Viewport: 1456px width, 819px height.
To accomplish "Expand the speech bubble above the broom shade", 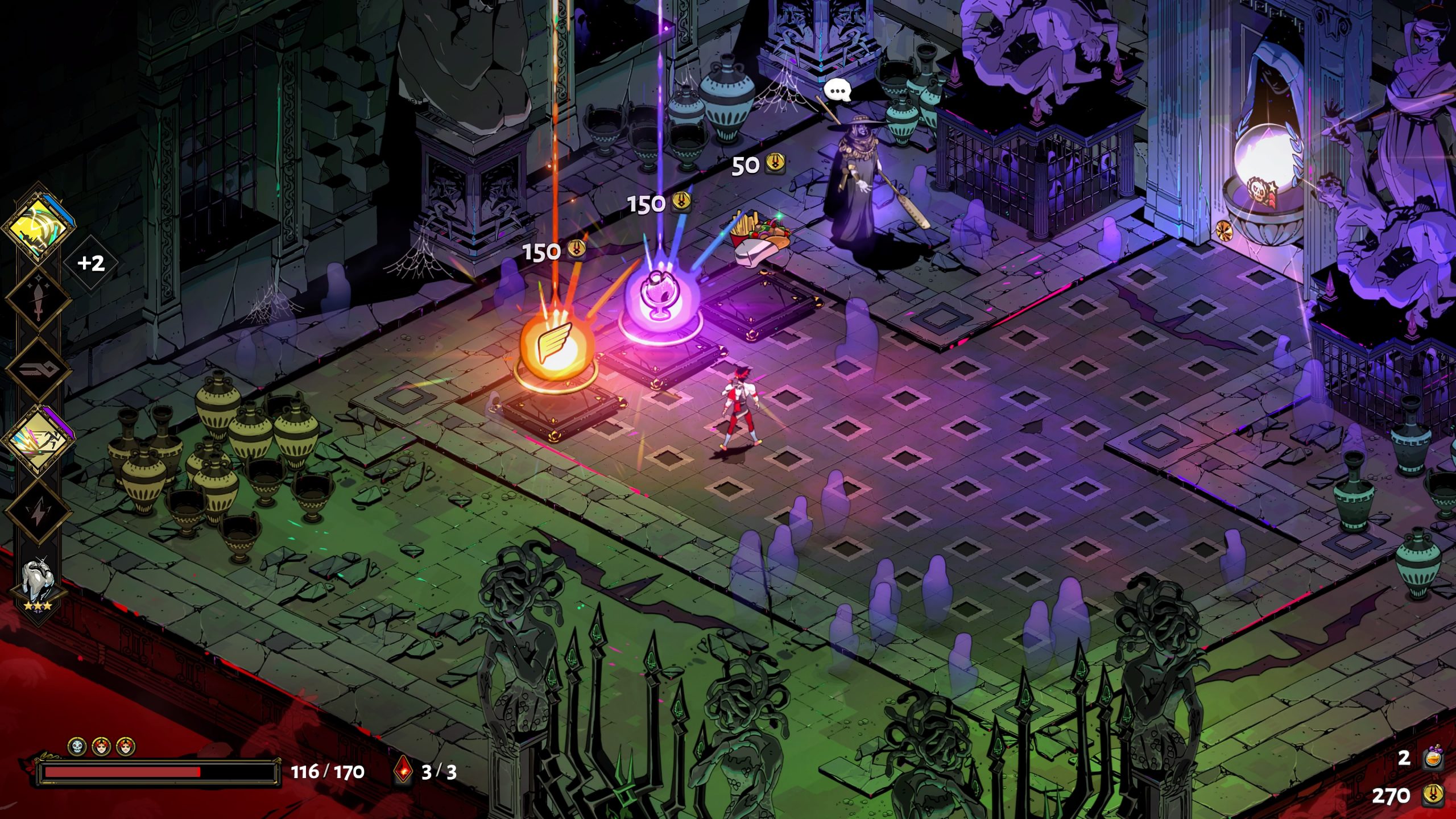I will [x=837, y=89].
